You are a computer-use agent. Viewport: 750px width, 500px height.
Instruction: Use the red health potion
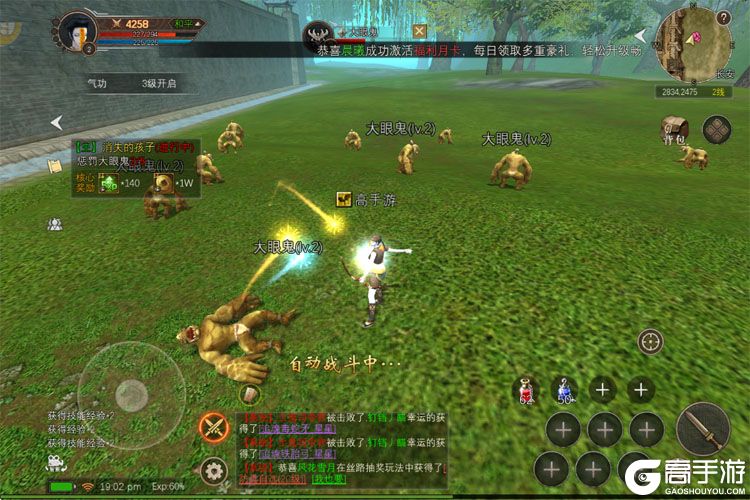pos(526,391)
